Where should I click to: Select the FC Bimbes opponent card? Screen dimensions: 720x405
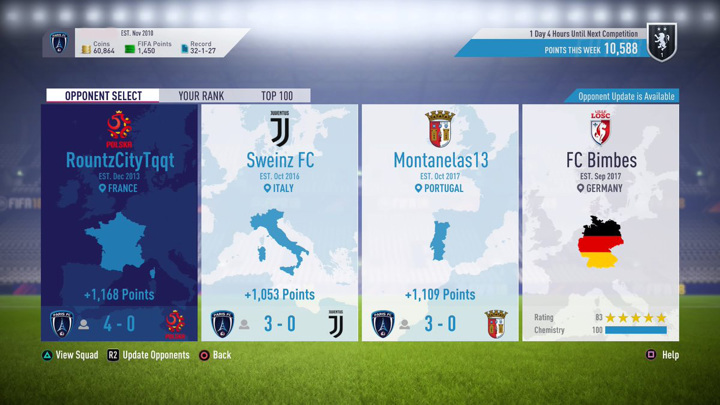coord(600,222)
